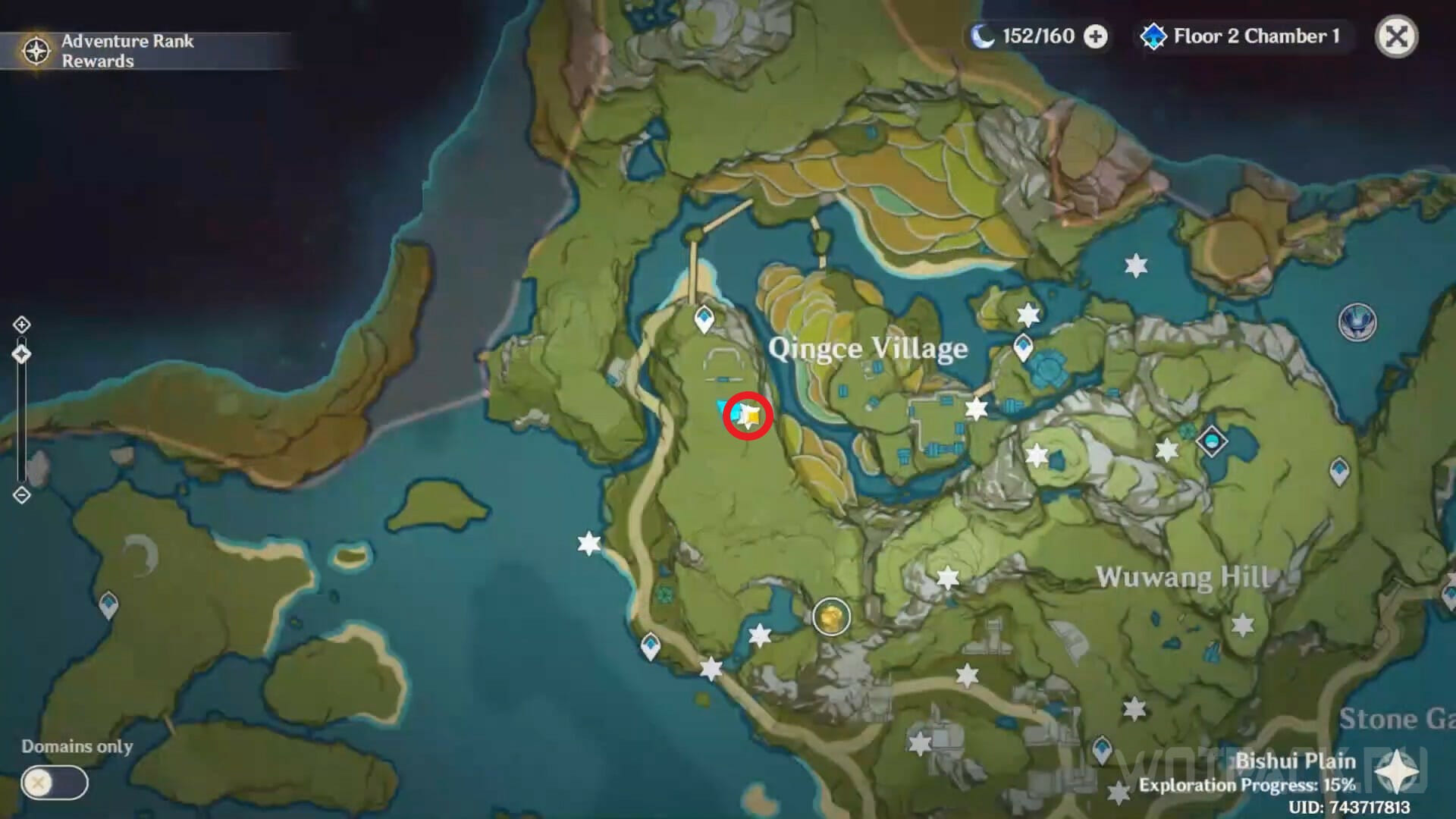Screen dimensions: 1456x819
Task: Click the map zoom slider handle
Action: point(21,354)
